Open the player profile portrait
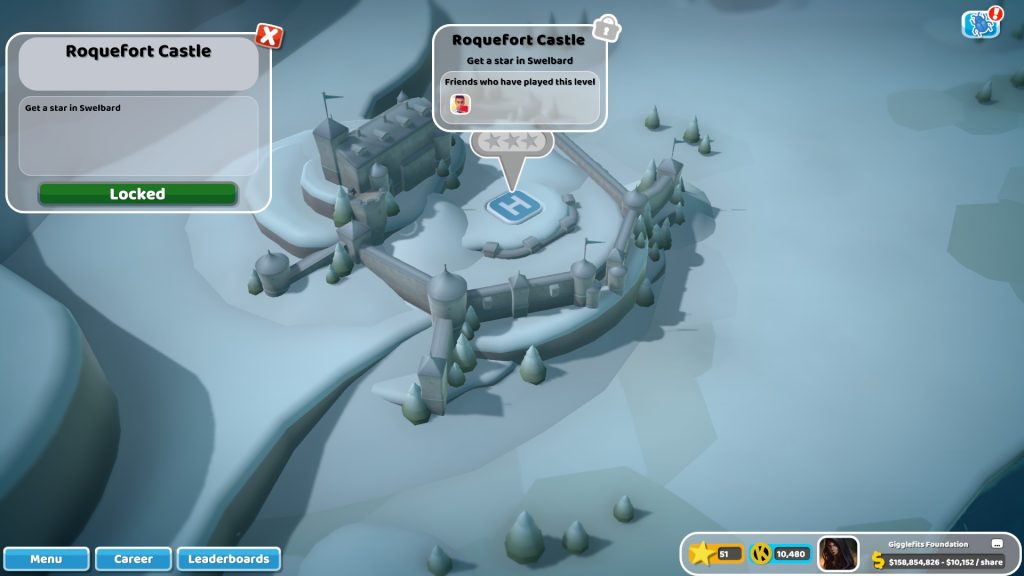The width and height of the screenshot is (1024, 576). (838, 554)
